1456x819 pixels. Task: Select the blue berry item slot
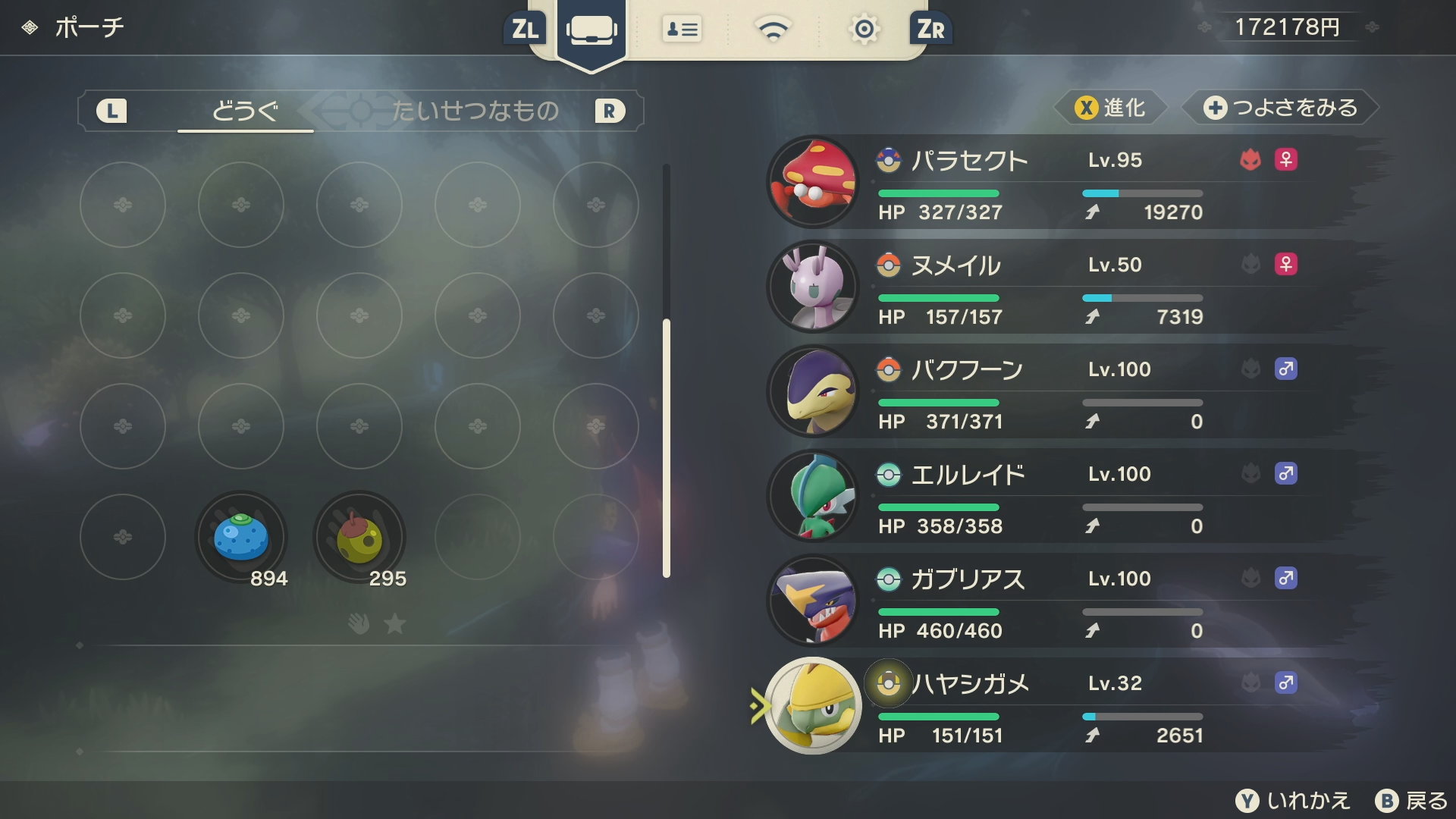(x=241, y=537)
